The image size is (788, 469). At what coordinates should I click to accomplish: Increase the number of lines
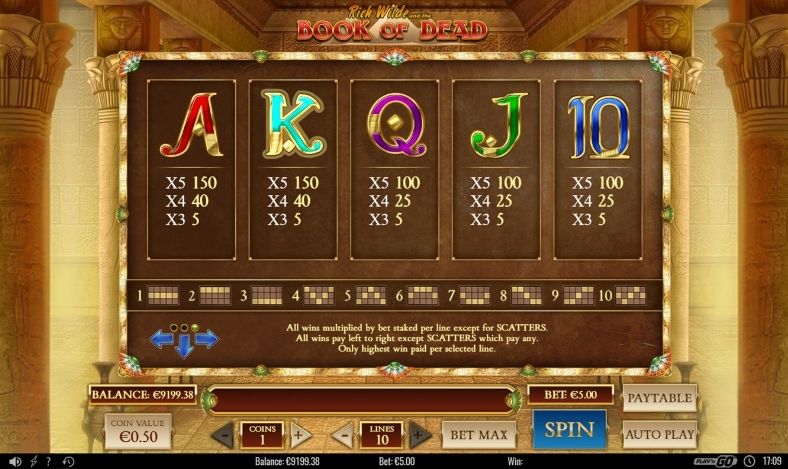tap(421, 435)
